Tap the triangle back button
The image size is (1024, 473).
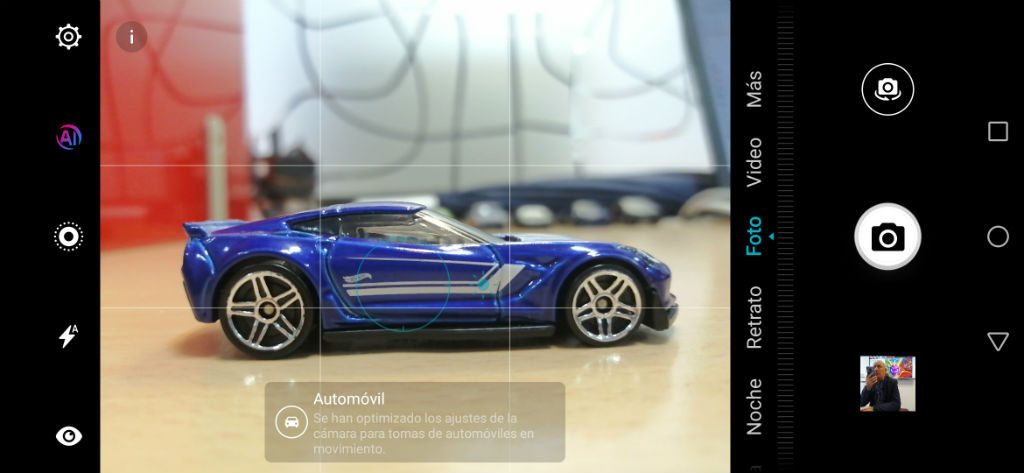[x=997, y=342]
